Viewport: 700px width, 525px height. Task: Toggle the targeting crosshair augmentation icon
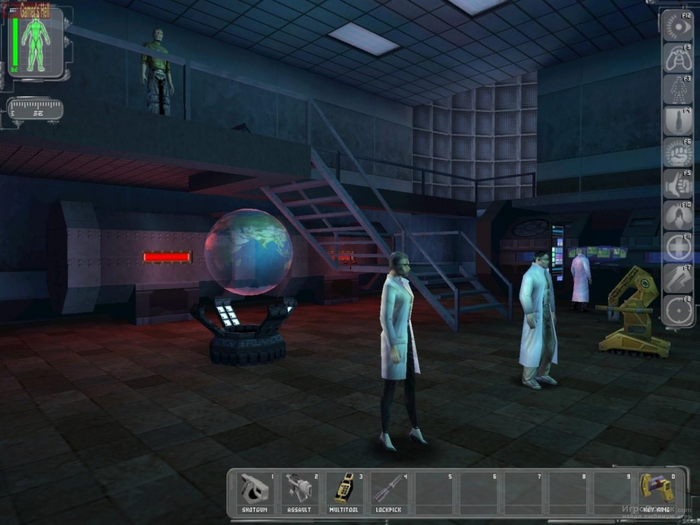pos(677,310)
